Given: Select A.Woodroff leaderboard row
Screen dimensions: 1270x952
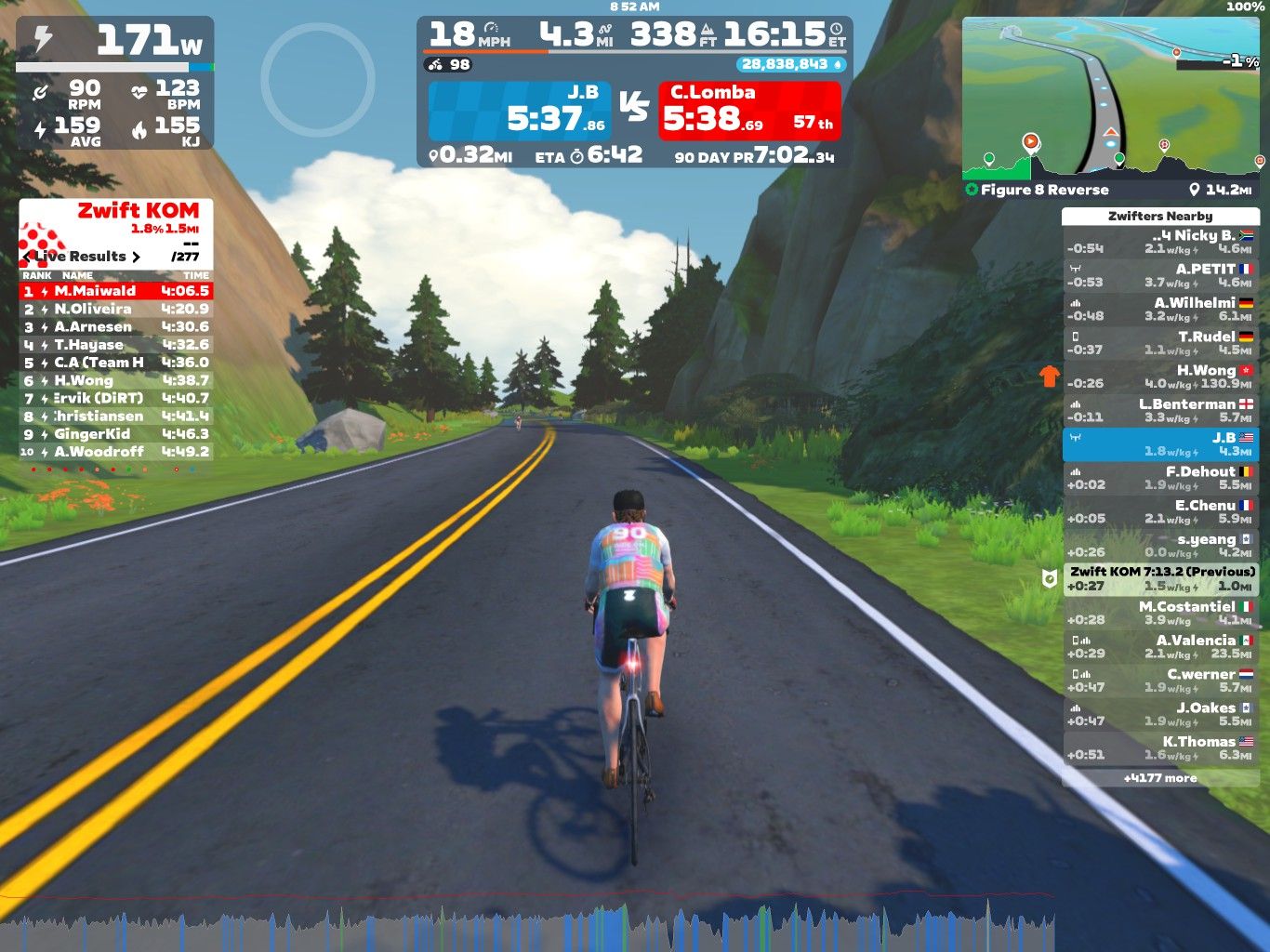Looking at the screenshot, I should pos(116,452).
